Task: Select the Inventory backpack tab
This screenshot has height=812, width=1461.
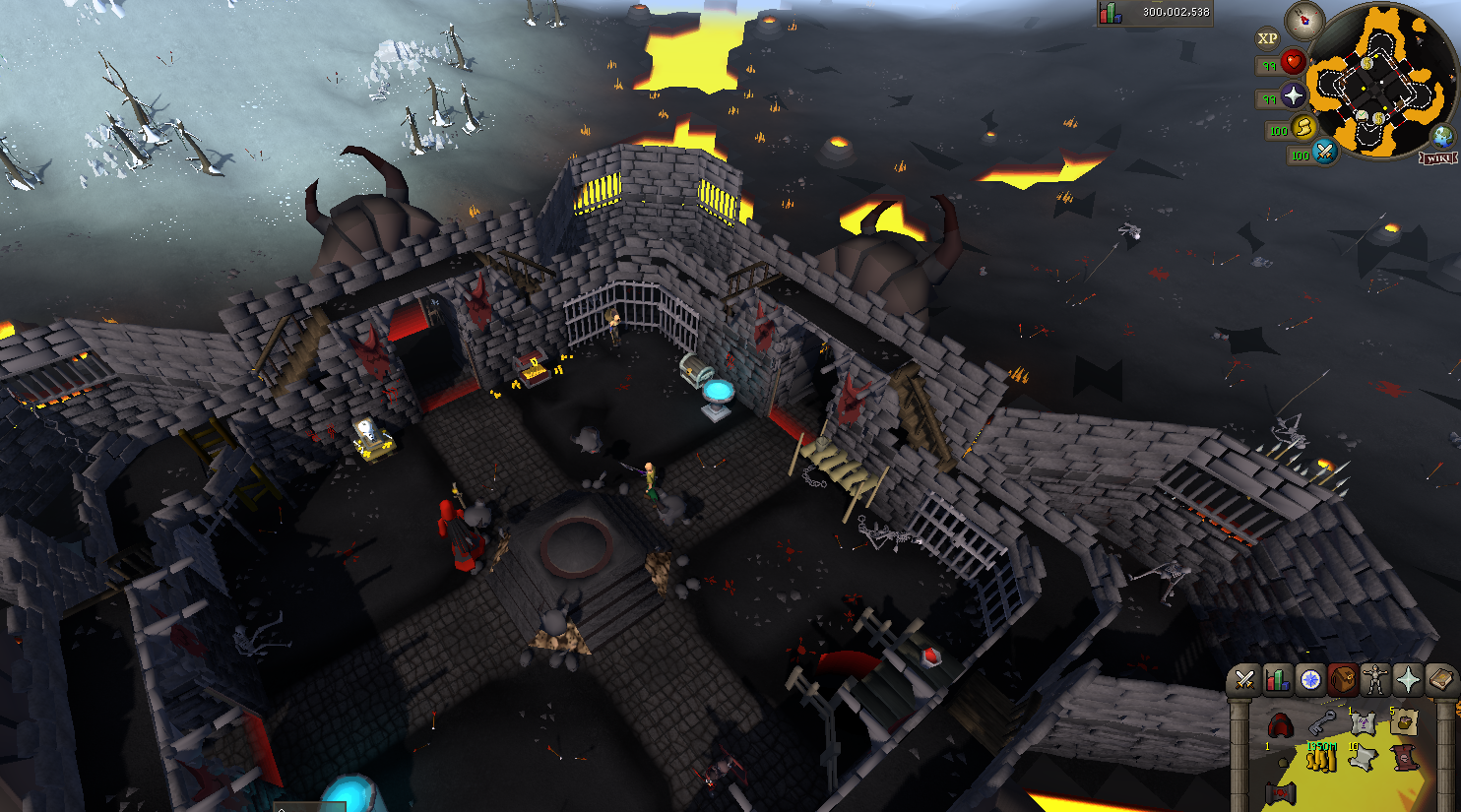Action: point(1343,680)
